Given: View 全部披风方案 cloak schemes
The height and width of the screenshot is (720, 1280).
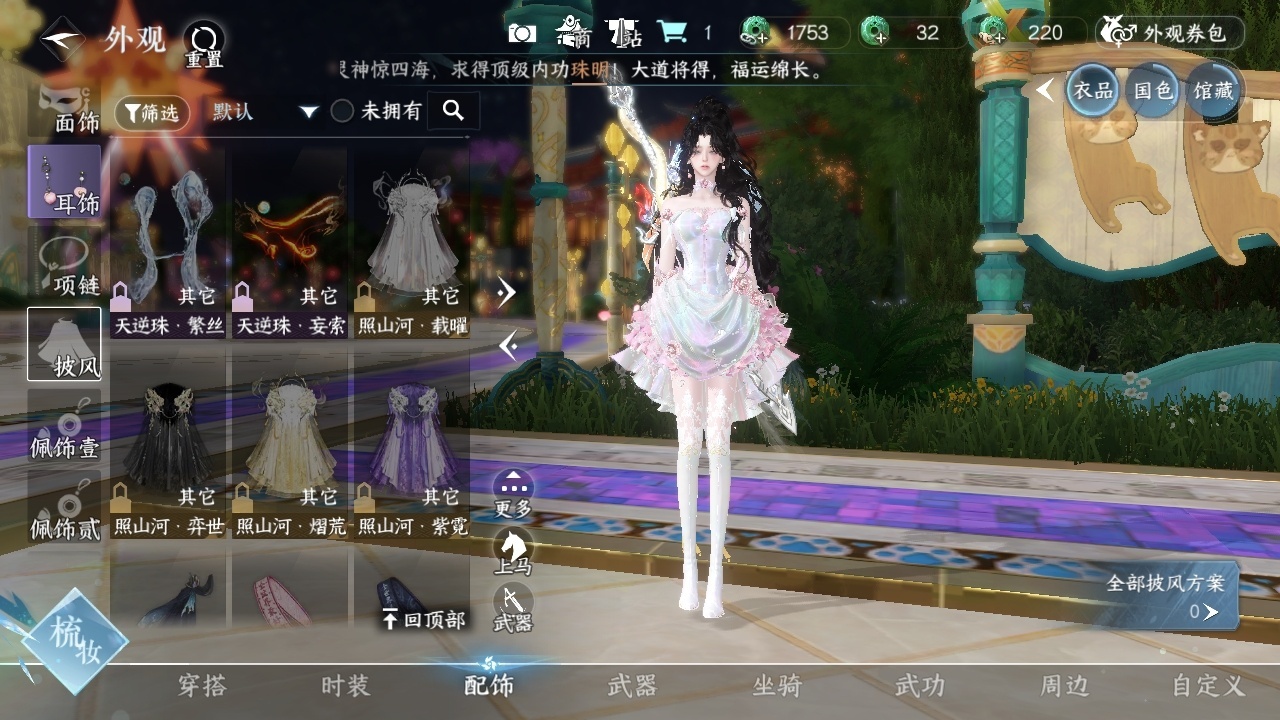Looking at the screenshot, I should point(1170,595).
